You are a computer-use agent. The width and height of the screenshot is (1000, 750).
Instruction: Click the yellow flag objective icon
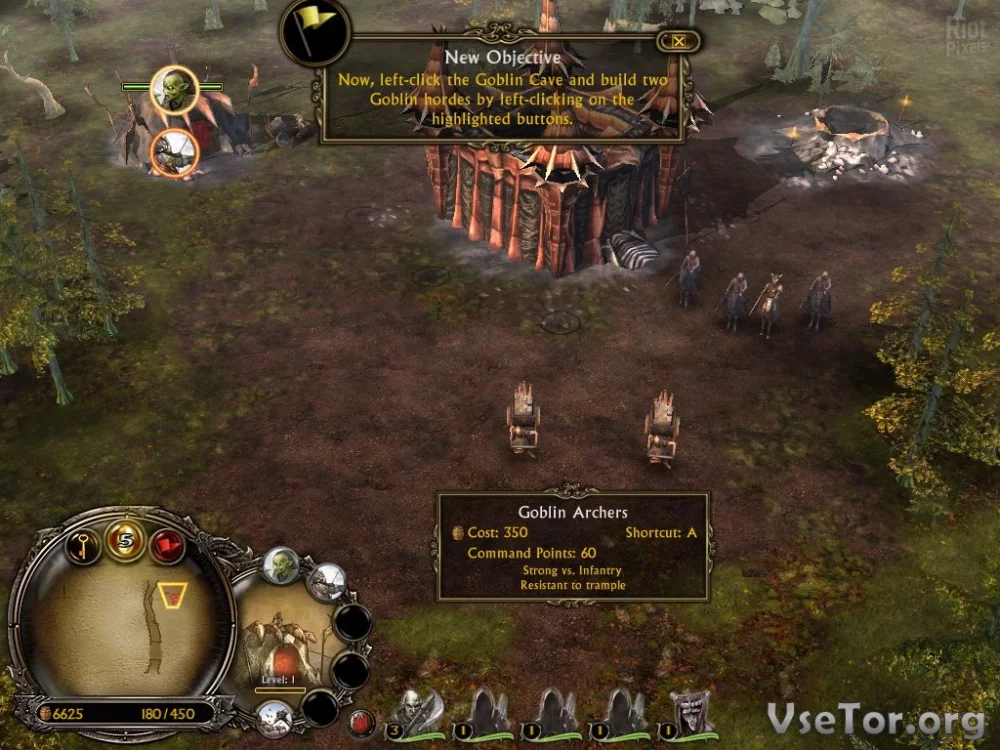point(315,32)
